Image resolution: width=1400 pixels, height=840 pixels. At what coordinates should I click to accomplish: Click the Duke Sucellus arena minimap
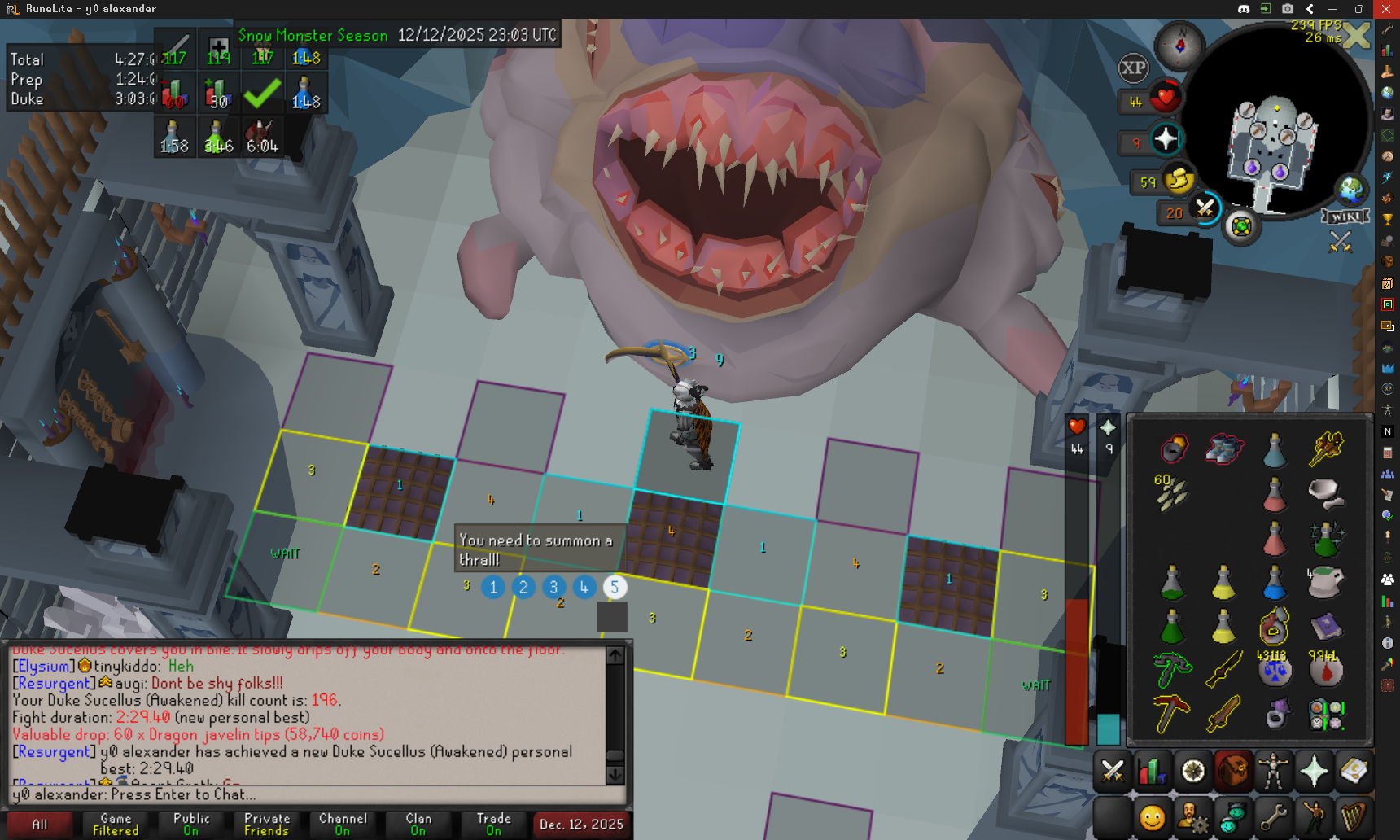[1272, 142]
